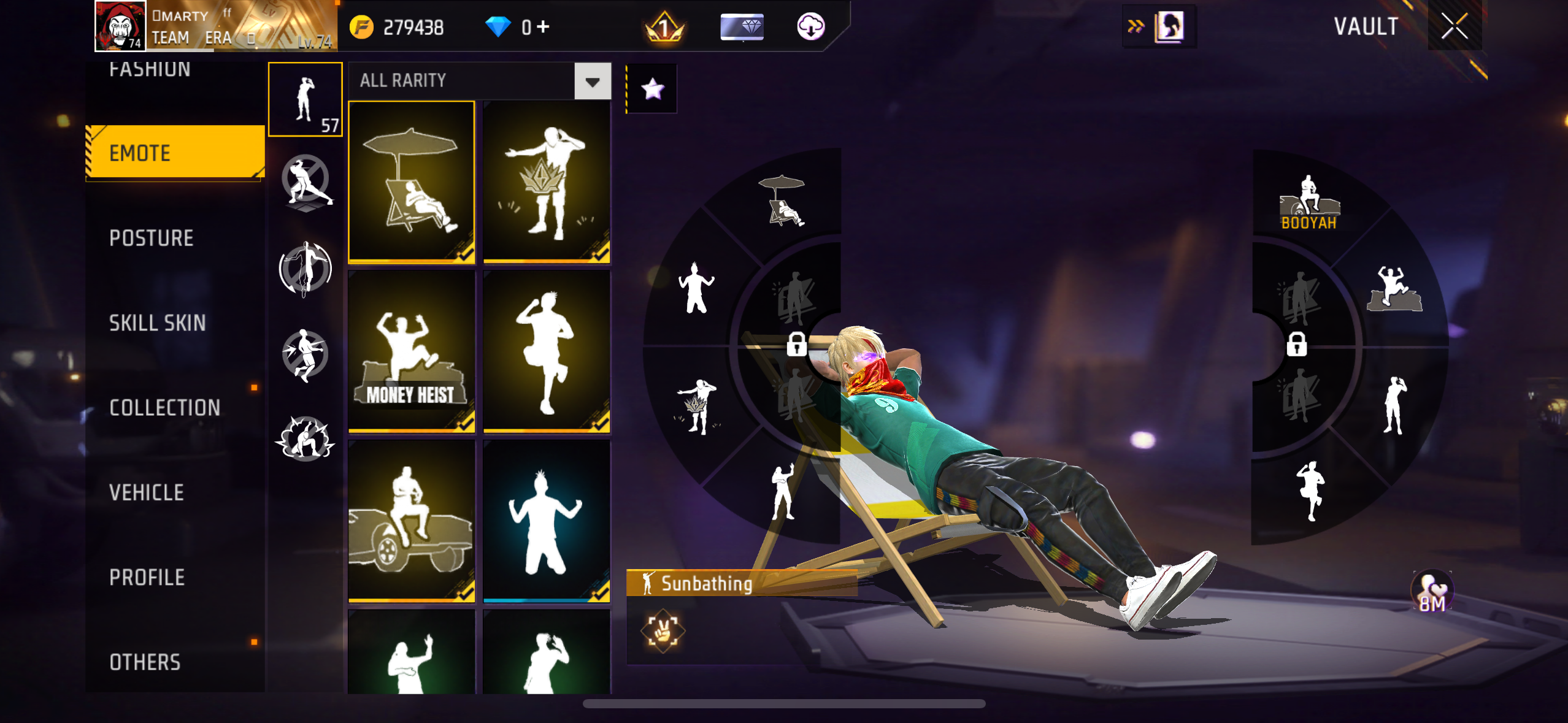Click the peace-sign icon under Sunbathing

click(663, 630)
